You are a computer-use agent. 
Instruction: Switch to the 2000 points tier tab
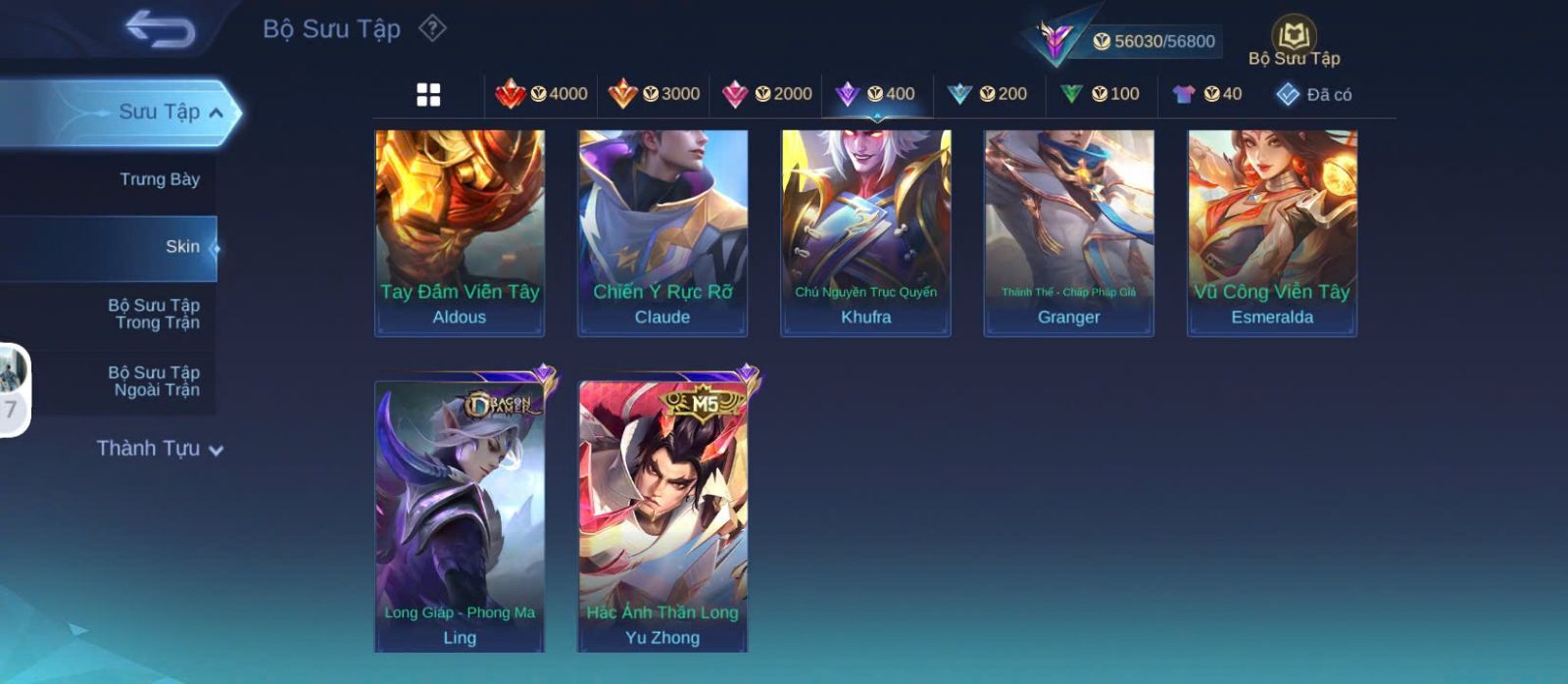(x=766, y=94)
